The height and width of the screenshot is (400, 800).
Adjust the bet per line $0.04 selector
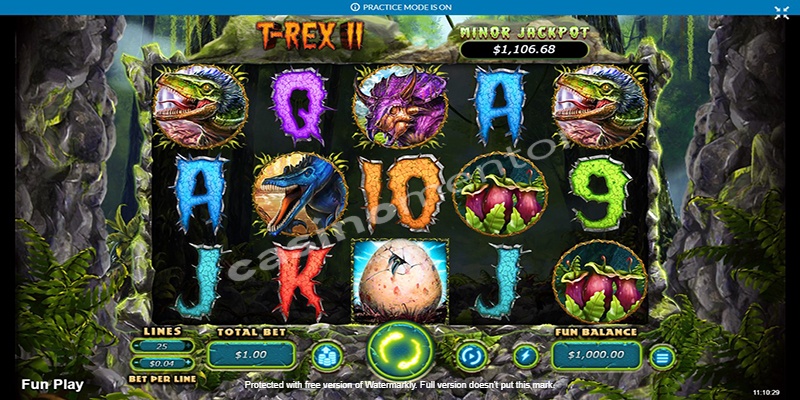pyautogui.click(x=162, y=363)
